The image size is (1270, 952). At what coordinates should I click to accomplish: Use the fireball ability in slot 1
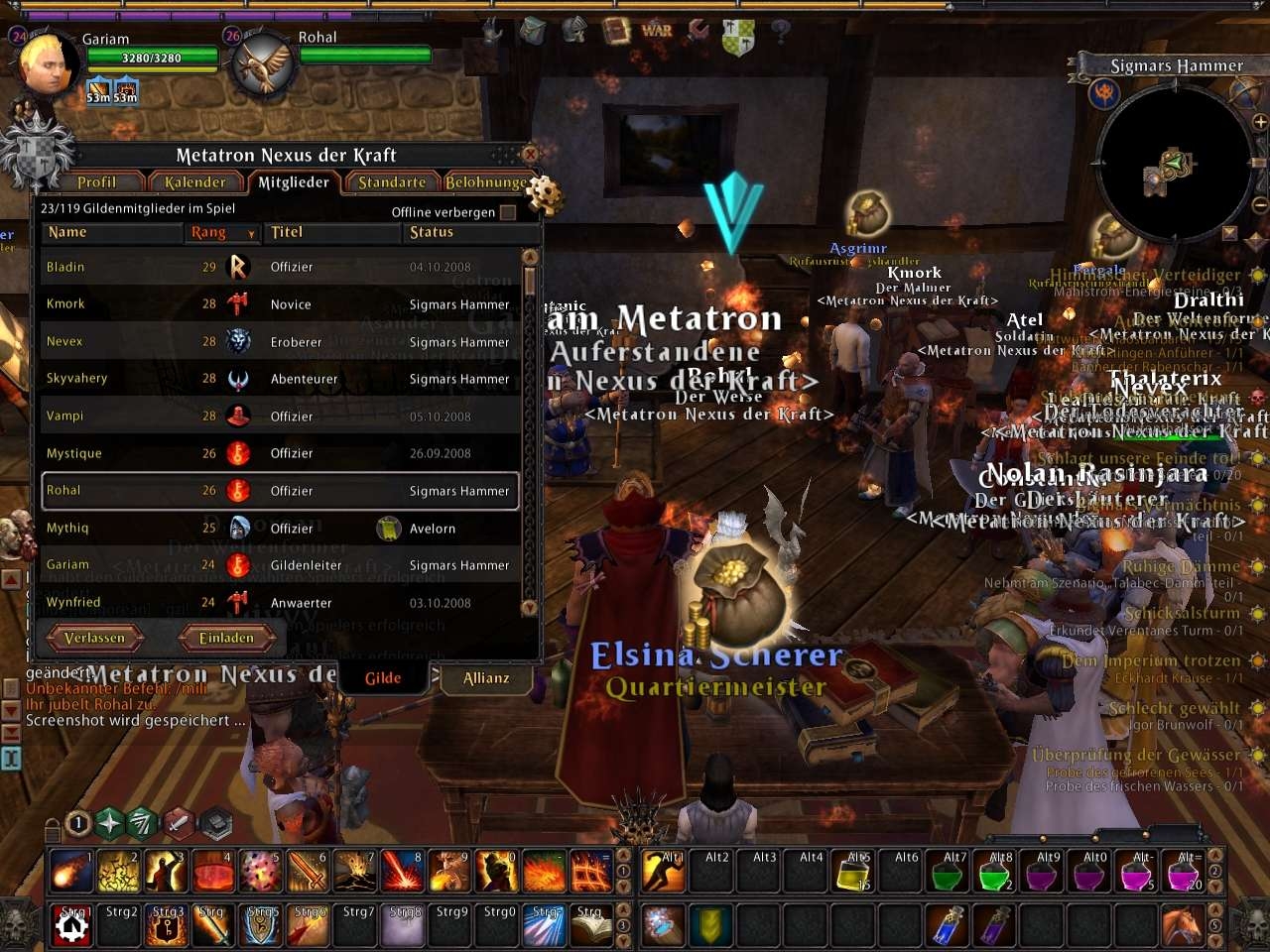[69, 872]
